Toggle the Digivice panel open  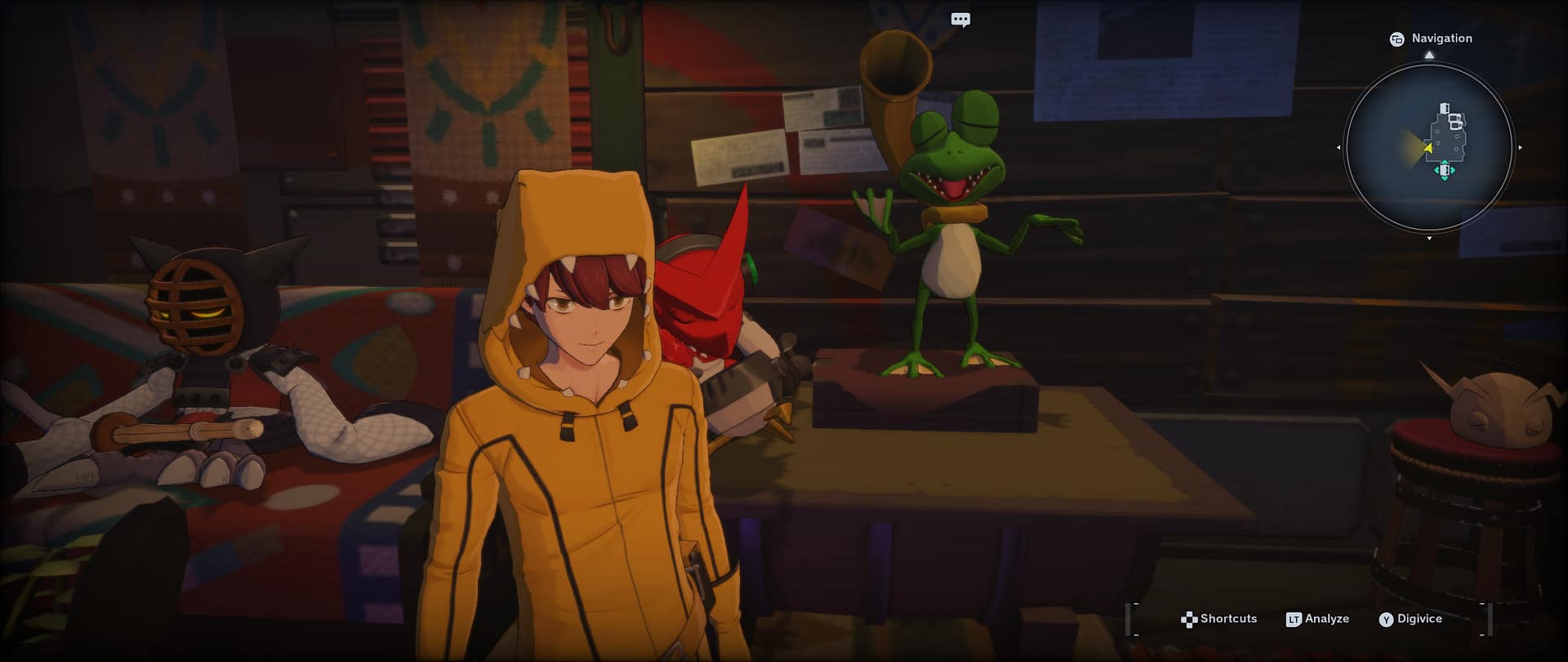[x=1386, y=619]
